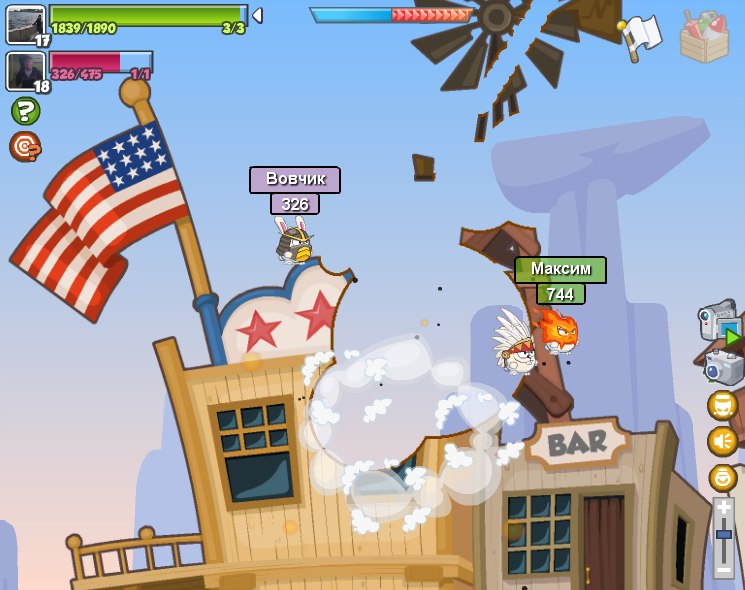Collapse the team panel with white arrow
This screenshot has width=745, height=590.
[257, 15]
